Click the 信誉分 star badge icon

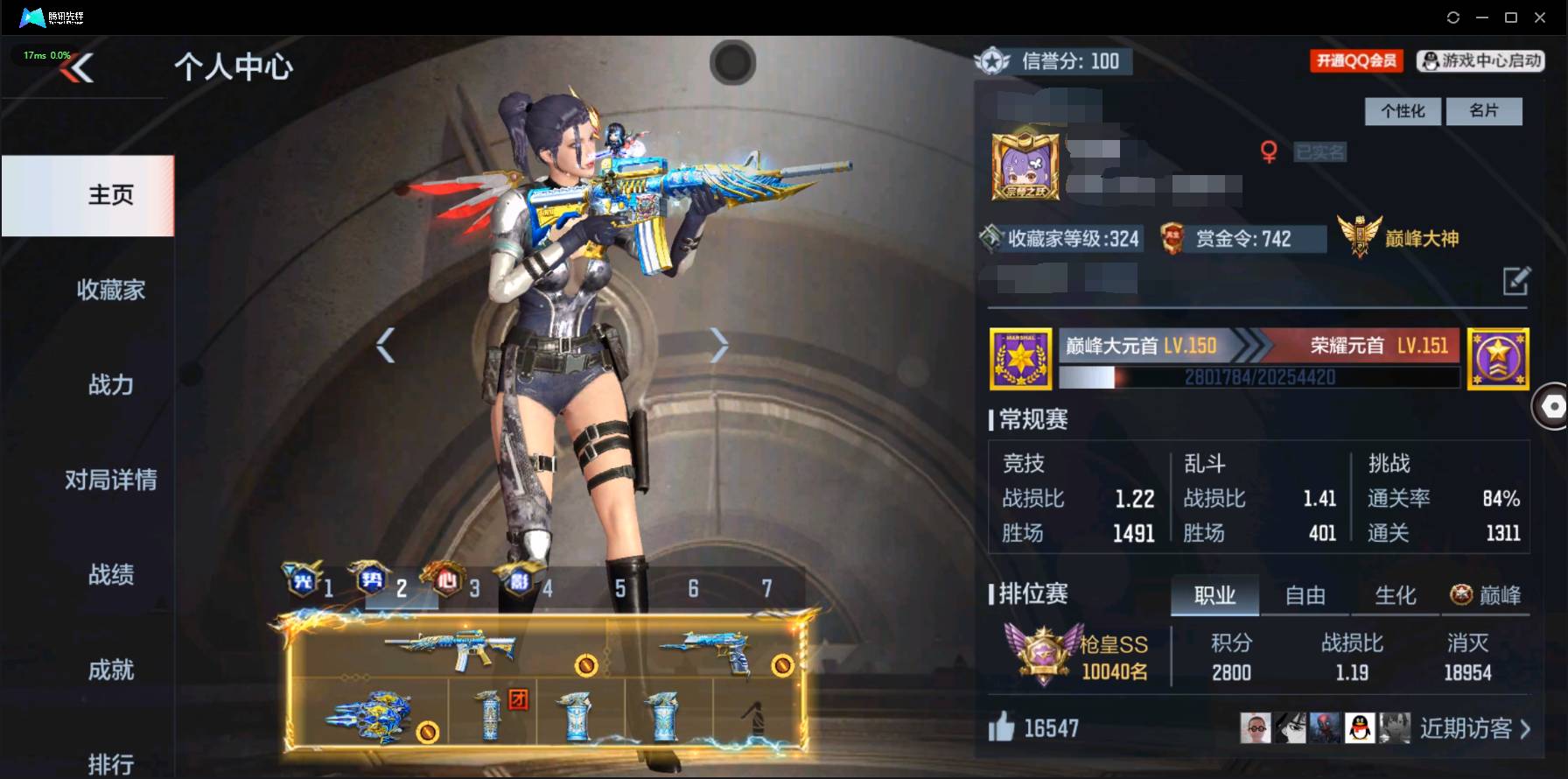(x=990, y=60)
